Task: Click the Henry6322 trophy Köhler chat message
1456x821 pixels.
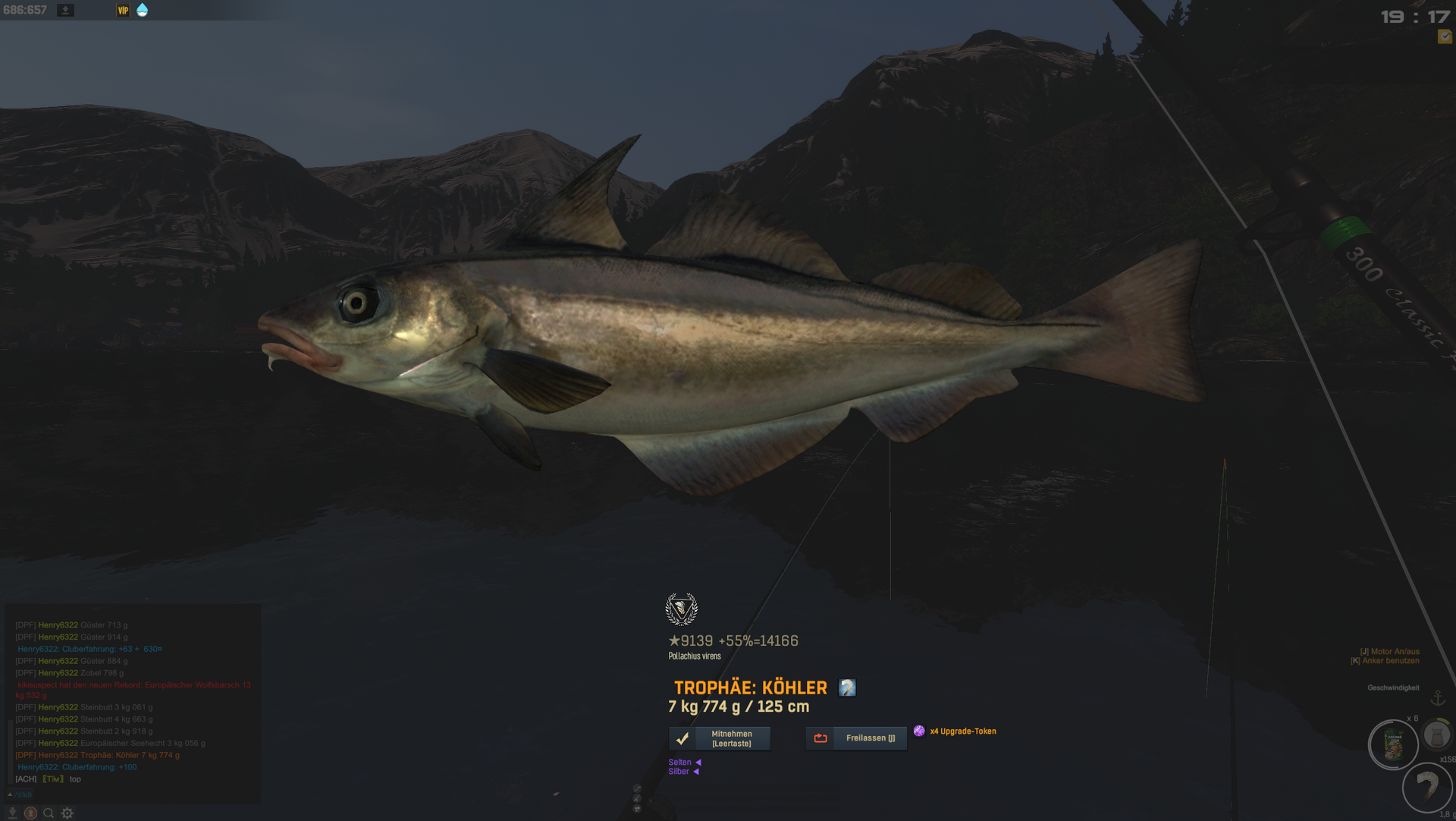Action: coord(98,755)
